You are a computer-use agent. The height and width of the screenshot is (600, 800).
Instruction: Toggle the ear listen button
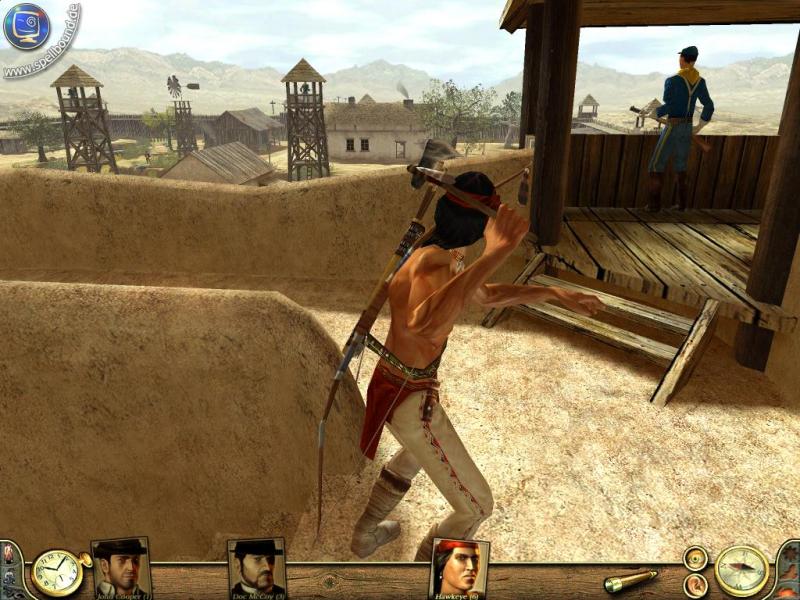coord(695,585)
